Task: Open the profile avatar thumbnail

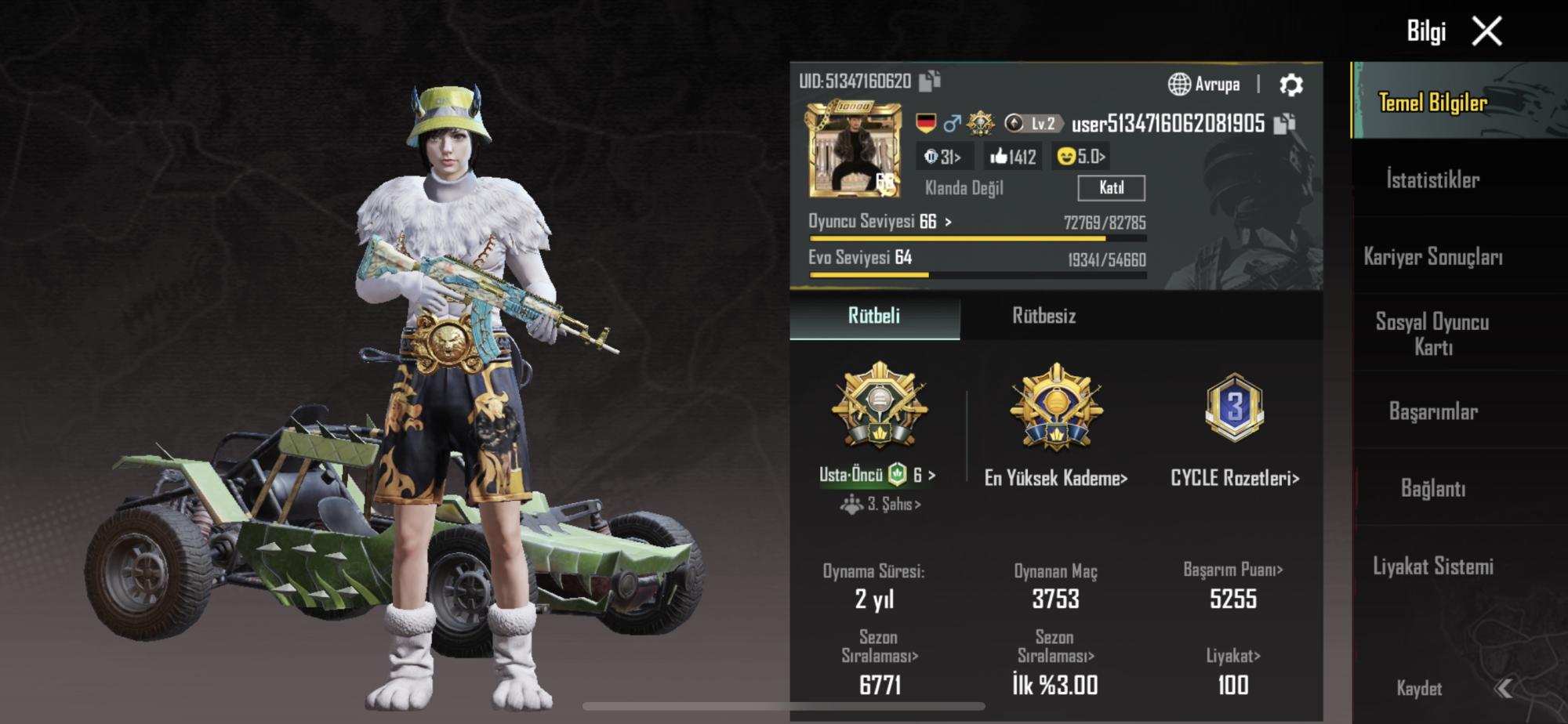Action: click(851, 150)
